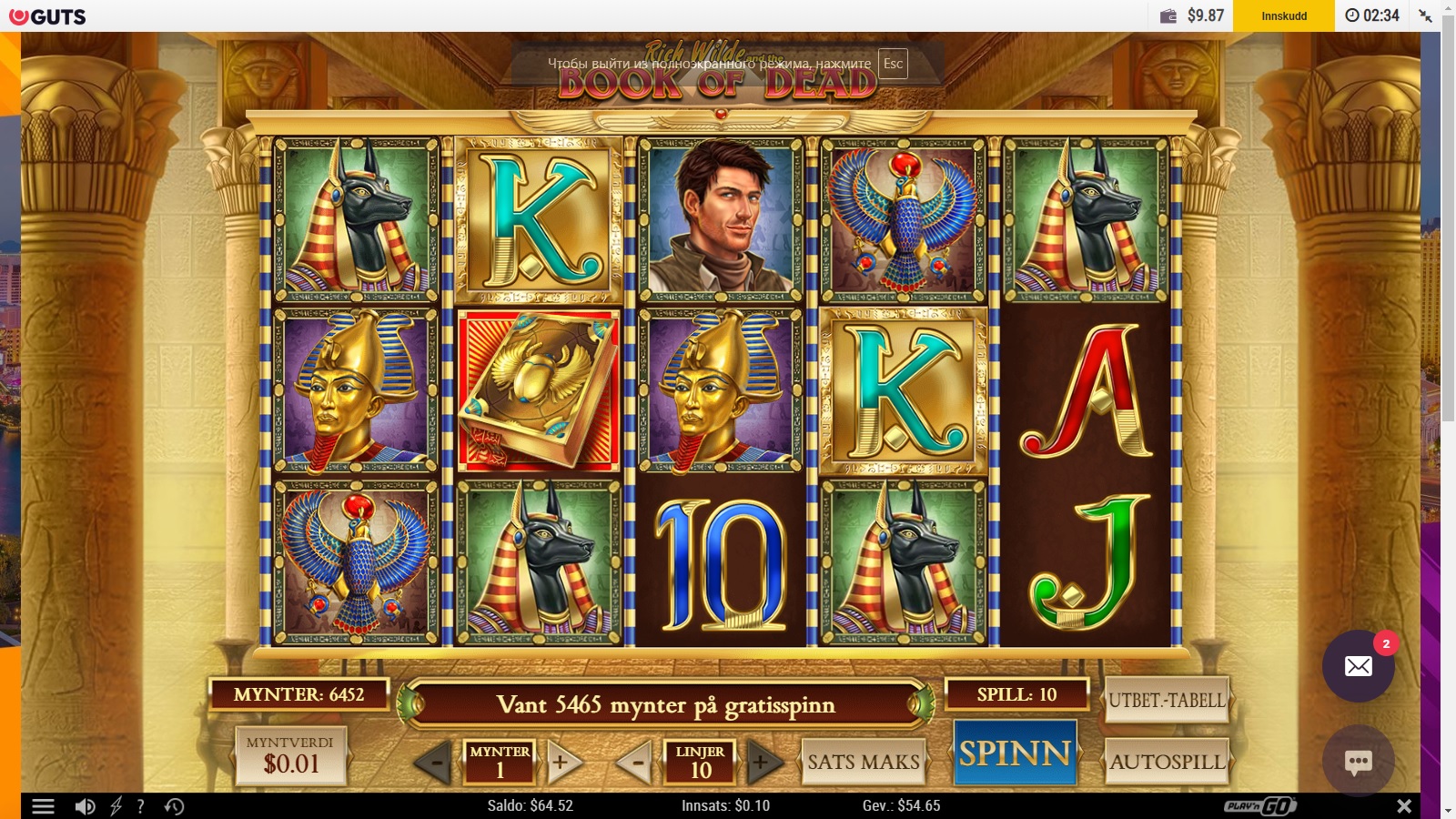Exit fullscreen mode using arrows icon
The height and width of the screenshot is (819, 1456).
coord(1425,15)
